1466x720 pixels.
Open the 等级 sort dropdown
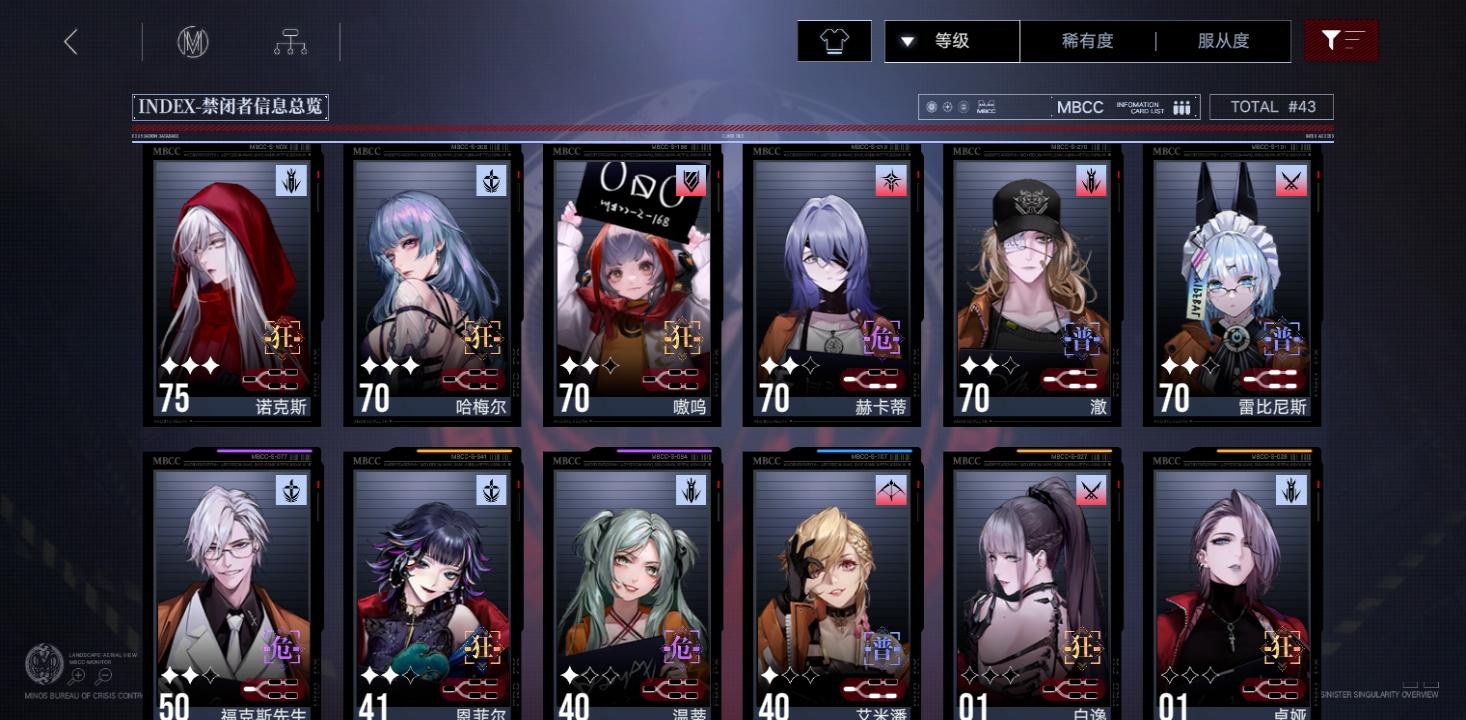click(x=950, y=41)
